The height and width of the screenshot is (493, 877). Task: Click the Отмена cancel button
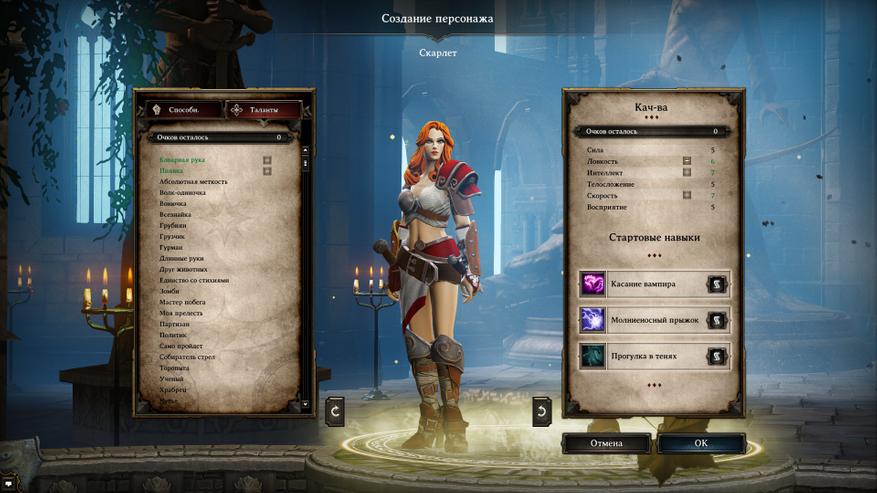click(606, 443)
